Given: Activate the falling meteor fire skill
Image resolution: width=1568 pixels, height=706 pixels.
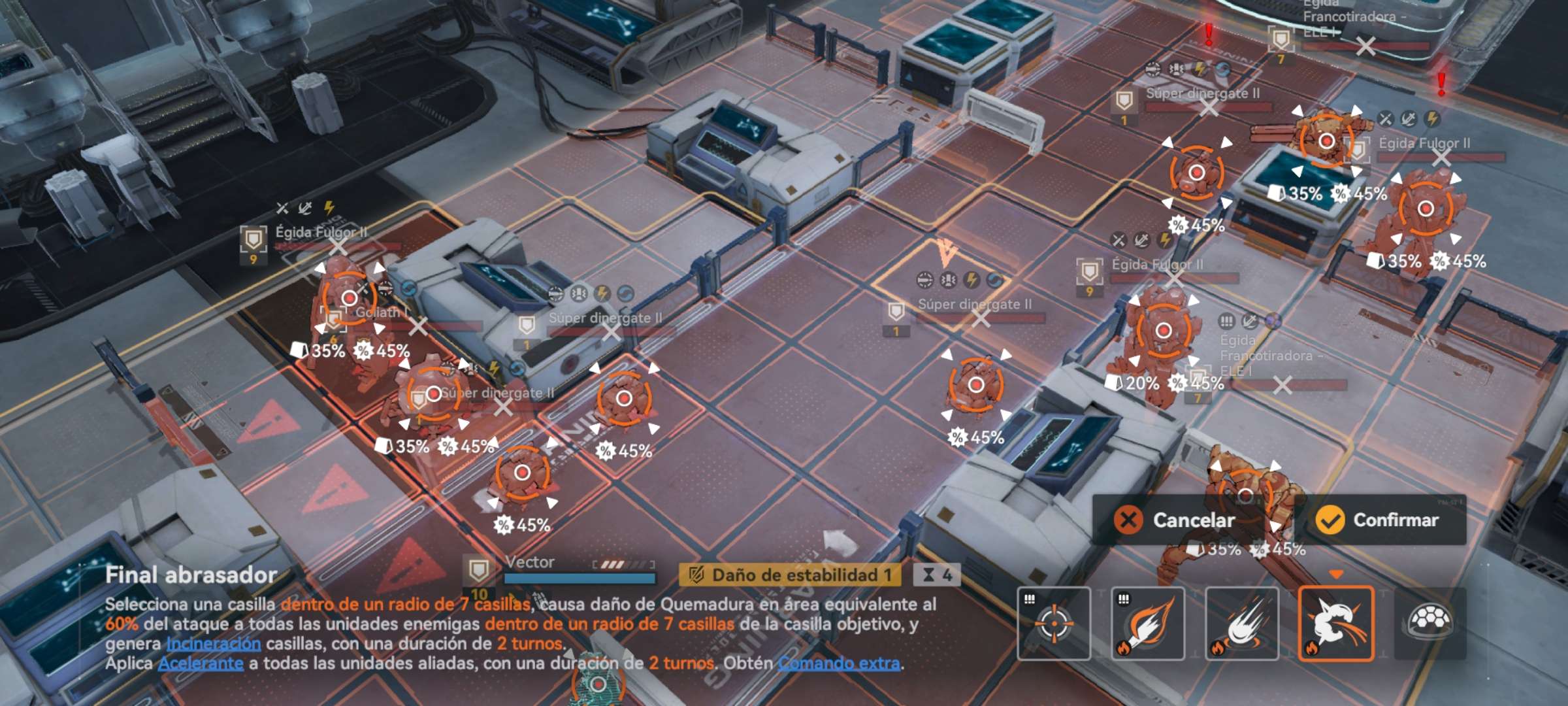Looking at the screenshot, I should (1242, 624).
